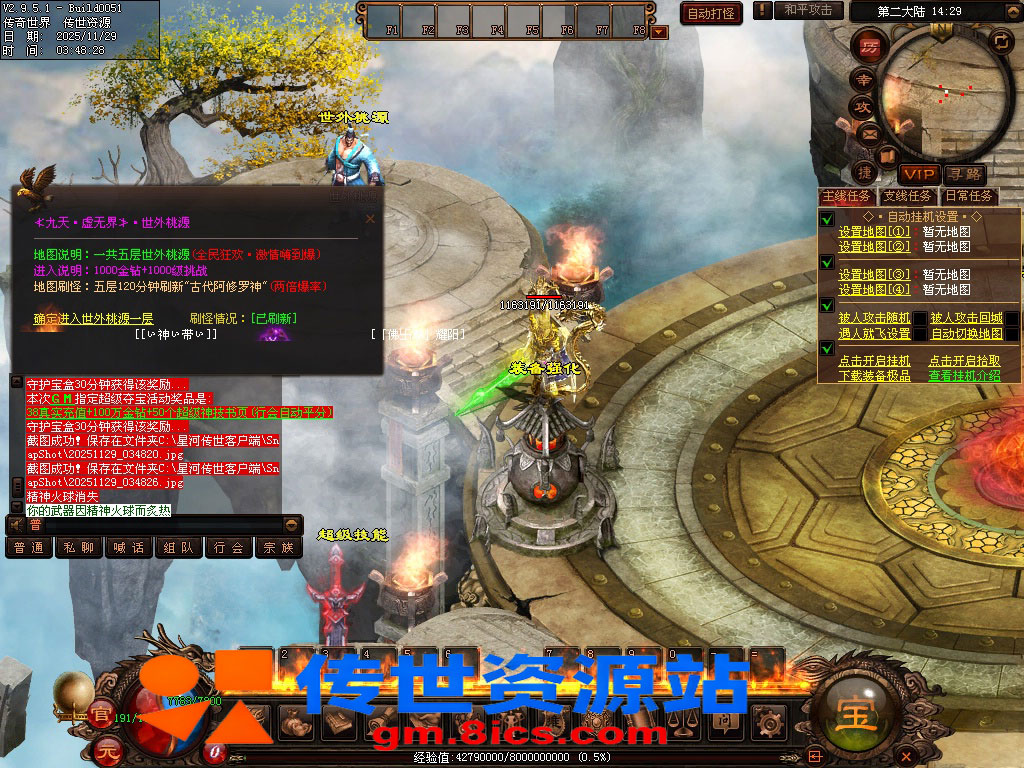1024x768 pixels.
Task: Select the 私聊 chat channel
Action: click(x=79, y=548)
